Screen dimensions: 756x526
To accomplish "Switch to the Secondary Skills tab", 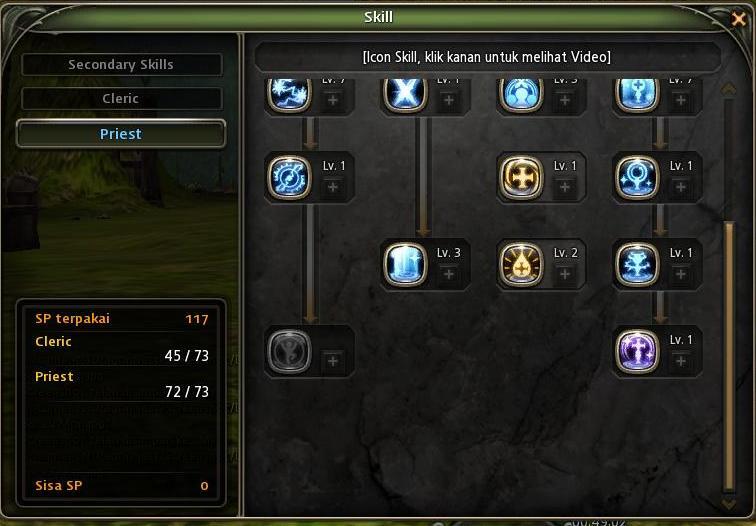I will point(121,64).
